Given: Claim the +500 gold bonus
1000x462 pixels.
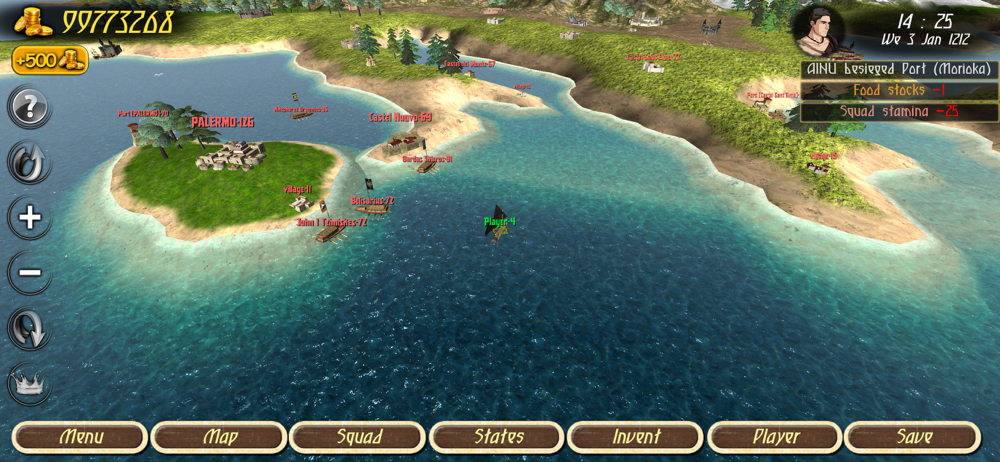Looking at the screenshot, I should (x=50, y=61).
